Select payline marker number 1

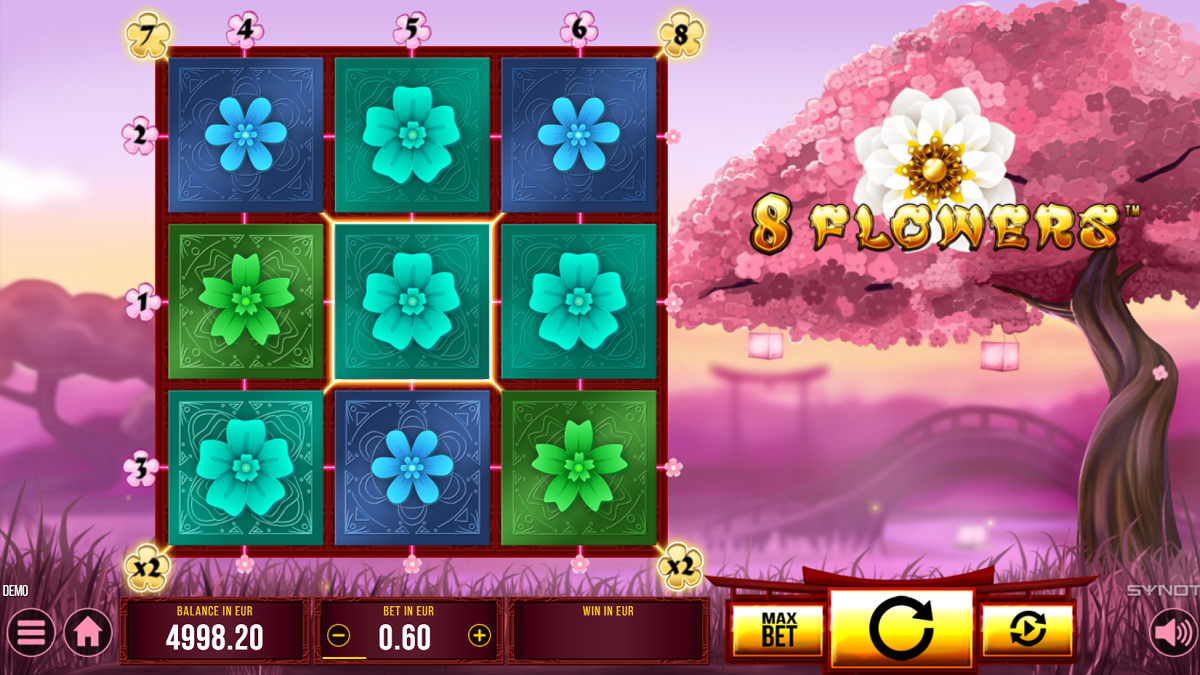click(143, 301)
